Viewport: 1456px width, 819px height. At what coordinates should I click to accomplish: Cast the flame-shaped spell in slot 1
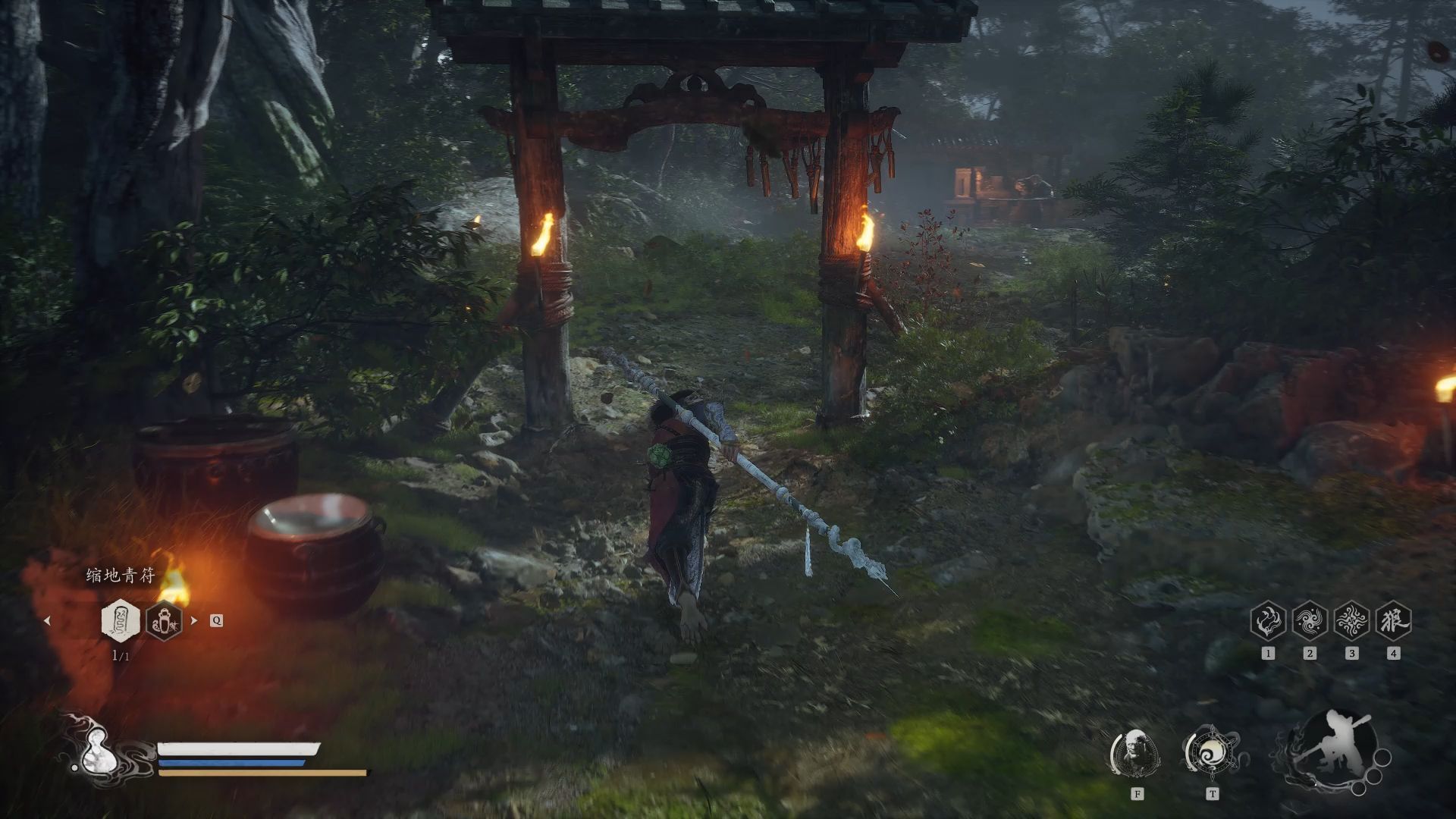[1268, 621]
